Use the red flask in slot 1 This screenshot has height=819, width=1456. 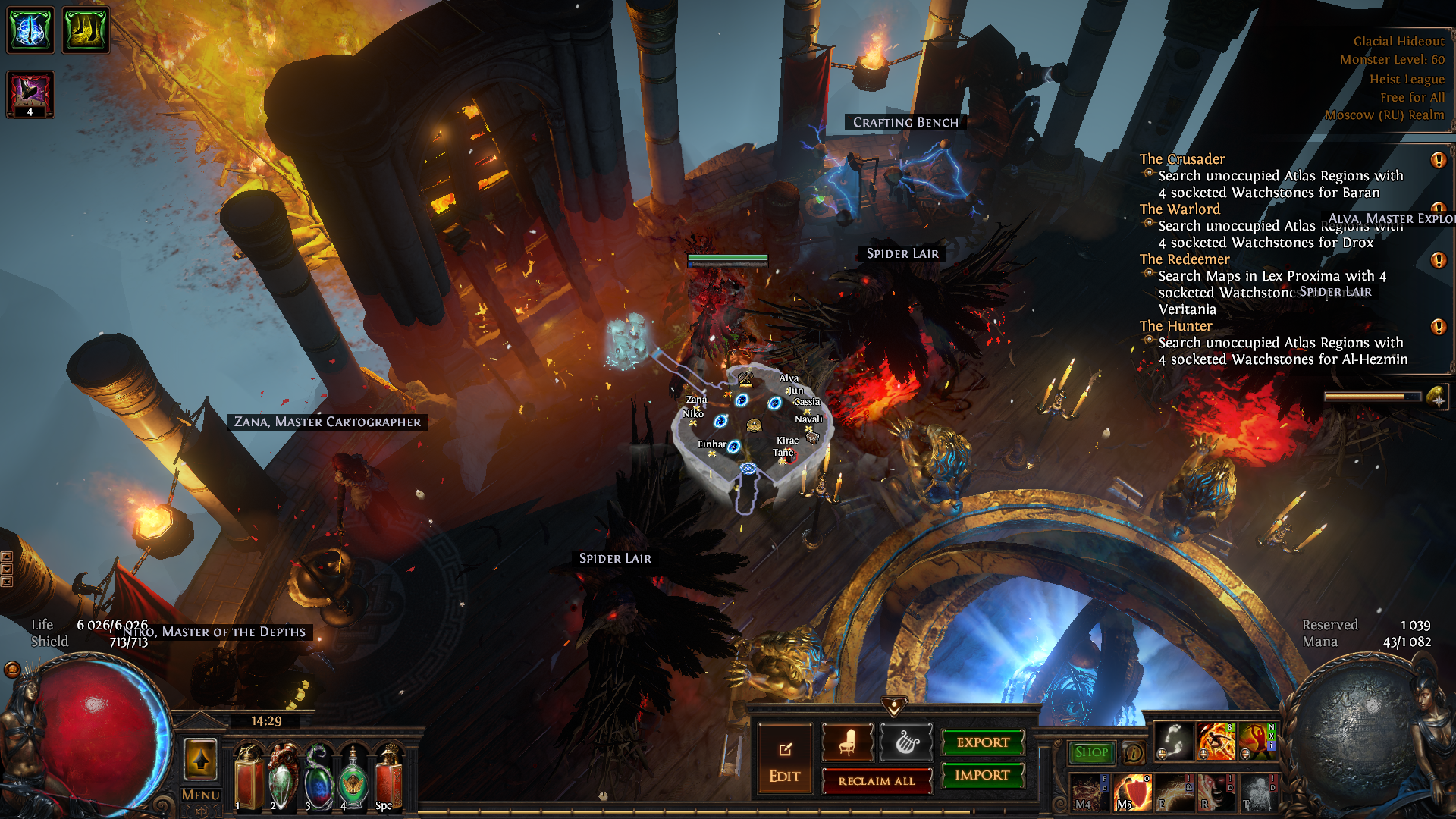[249, 777]
